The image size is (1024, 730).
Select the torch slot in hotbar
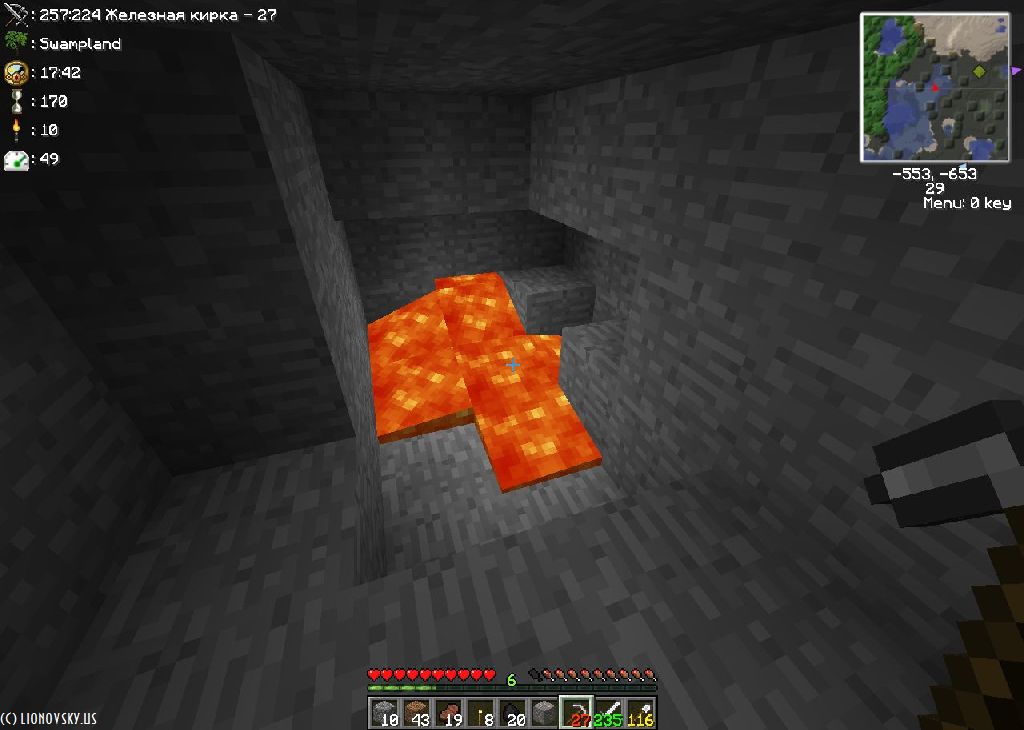click(481, 713)
